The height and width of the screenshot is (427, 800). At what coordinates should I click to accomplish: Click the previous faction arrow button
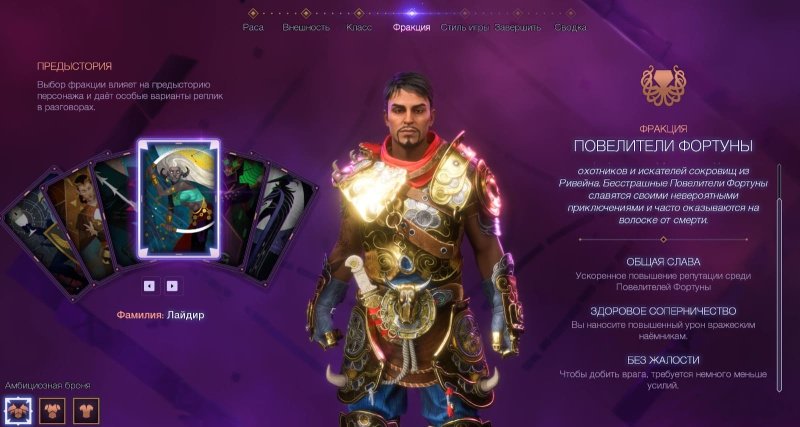pos(149,285)
